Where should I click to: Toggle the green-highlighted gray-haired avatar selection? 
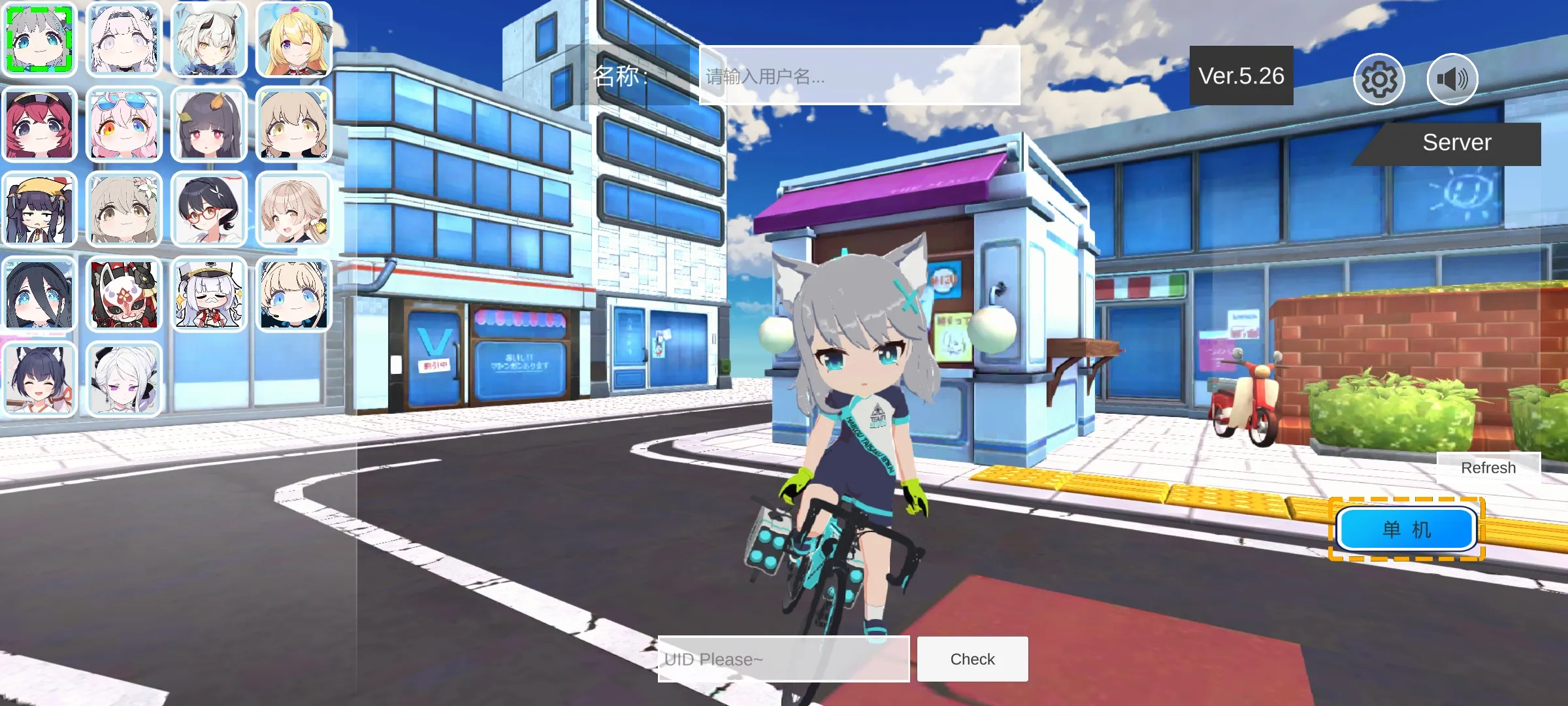41,41
